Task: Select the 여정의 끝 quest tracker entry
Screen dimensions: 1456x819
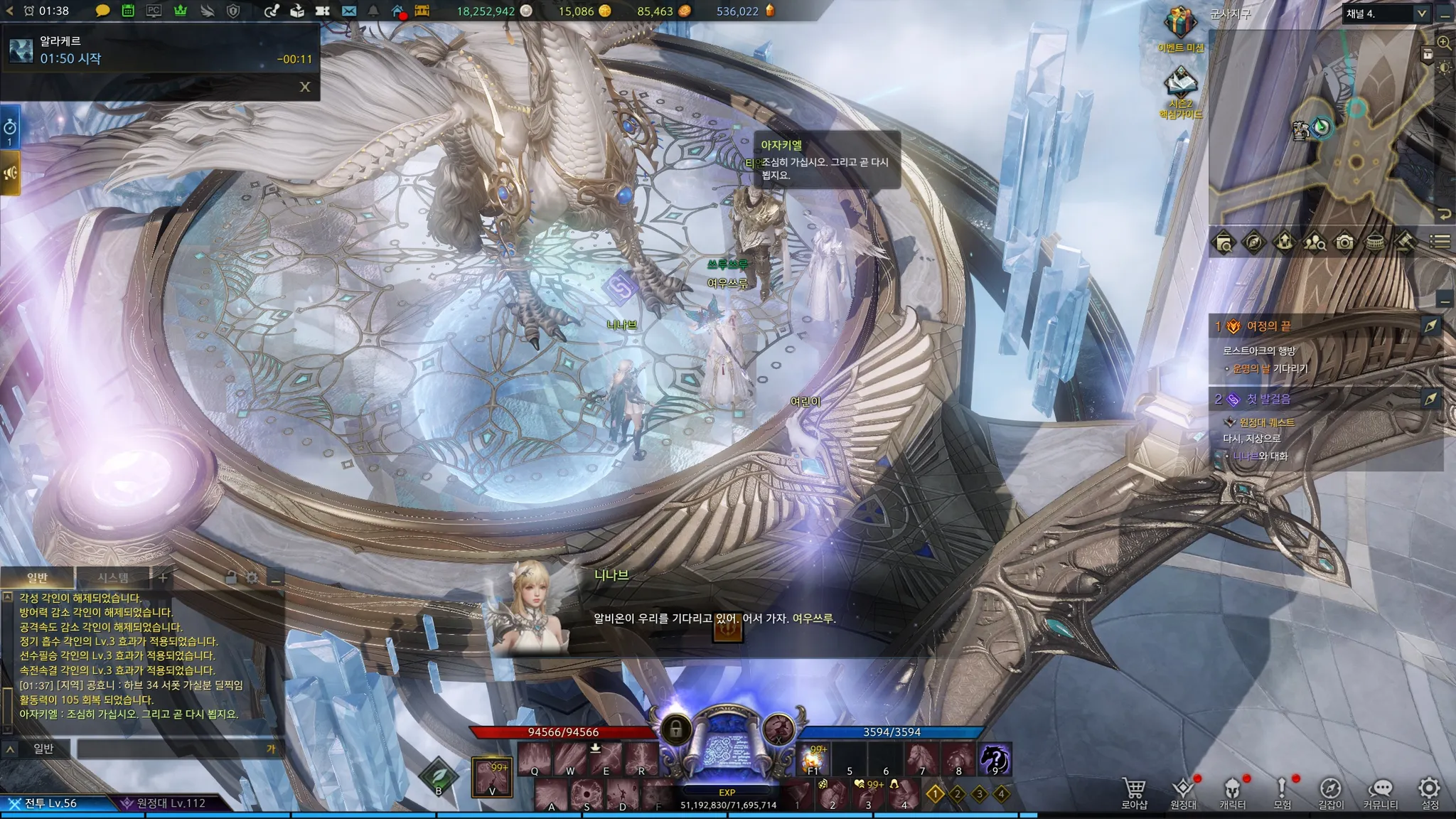Action: 1268,326
